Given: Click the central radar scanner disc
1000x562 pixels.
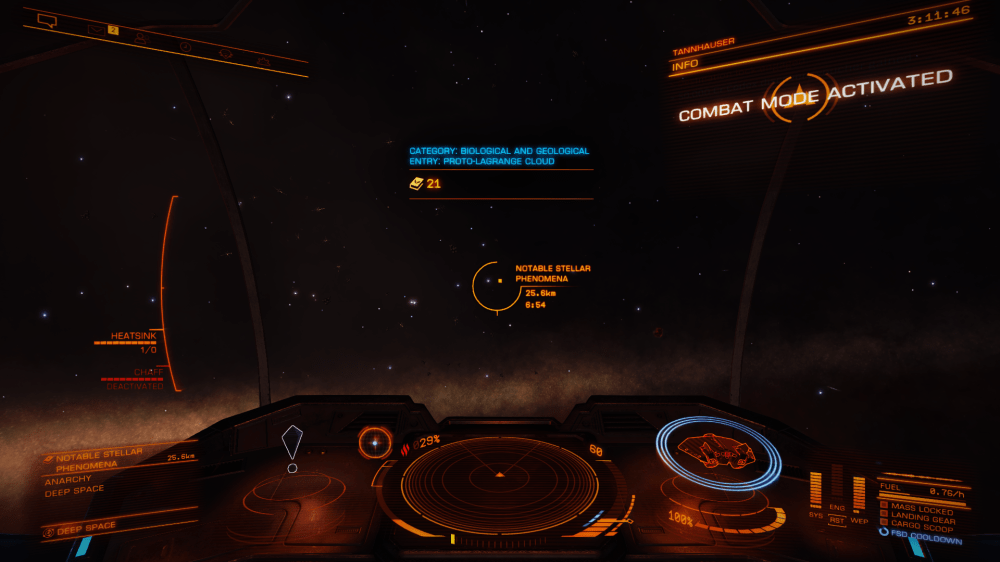Looking at the screenshot, I should click(499, 483).
